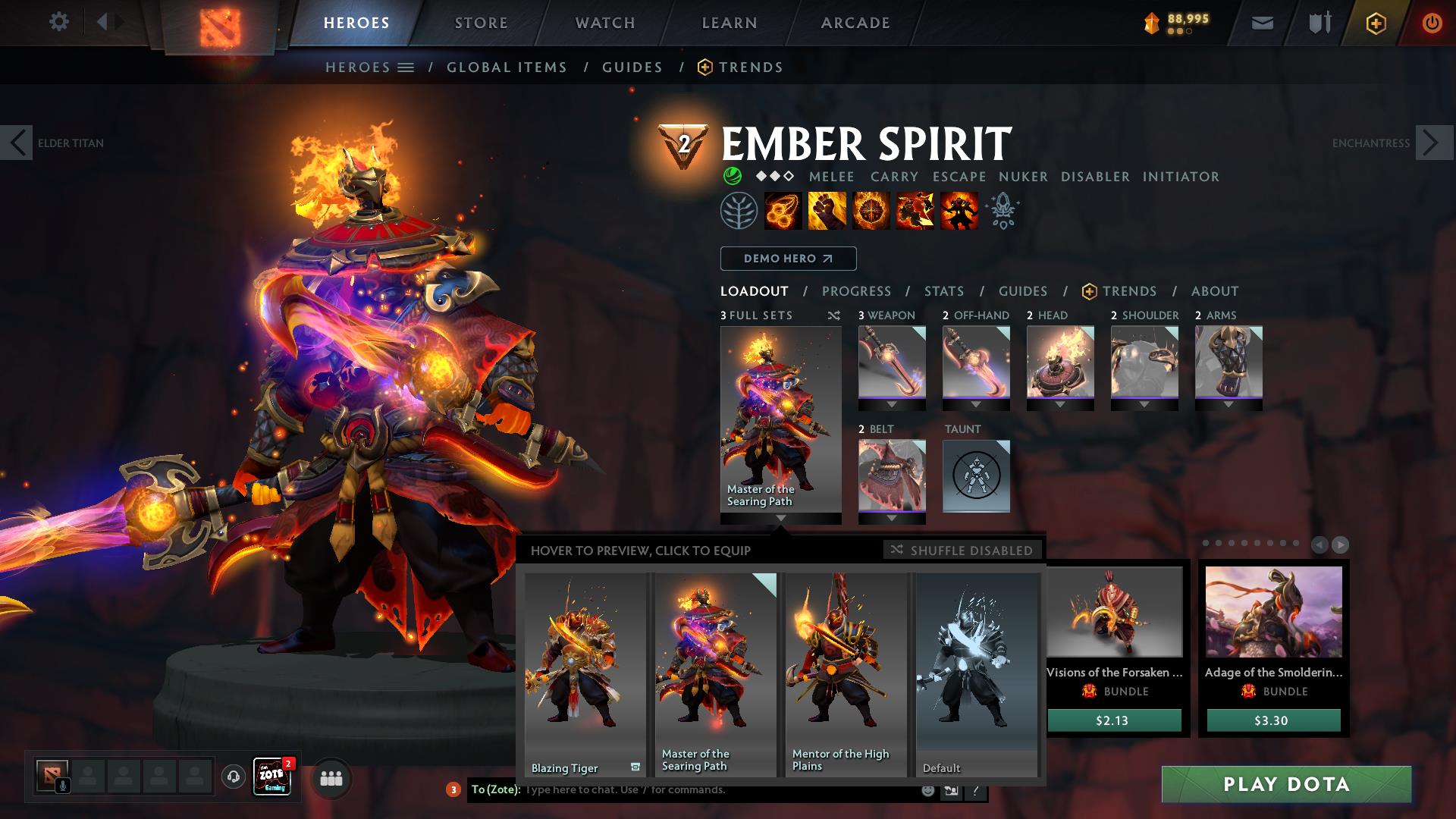Open the settings gear icon

pos(59,22)
